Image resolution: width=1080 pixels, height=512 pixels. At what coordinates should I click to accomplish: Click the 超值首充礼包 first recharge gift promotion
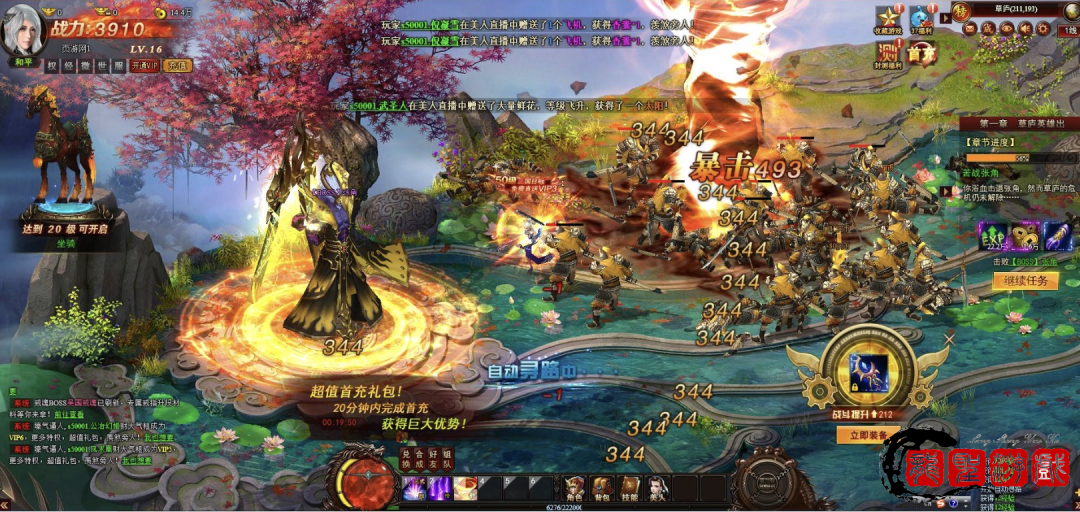pos(384,406)
